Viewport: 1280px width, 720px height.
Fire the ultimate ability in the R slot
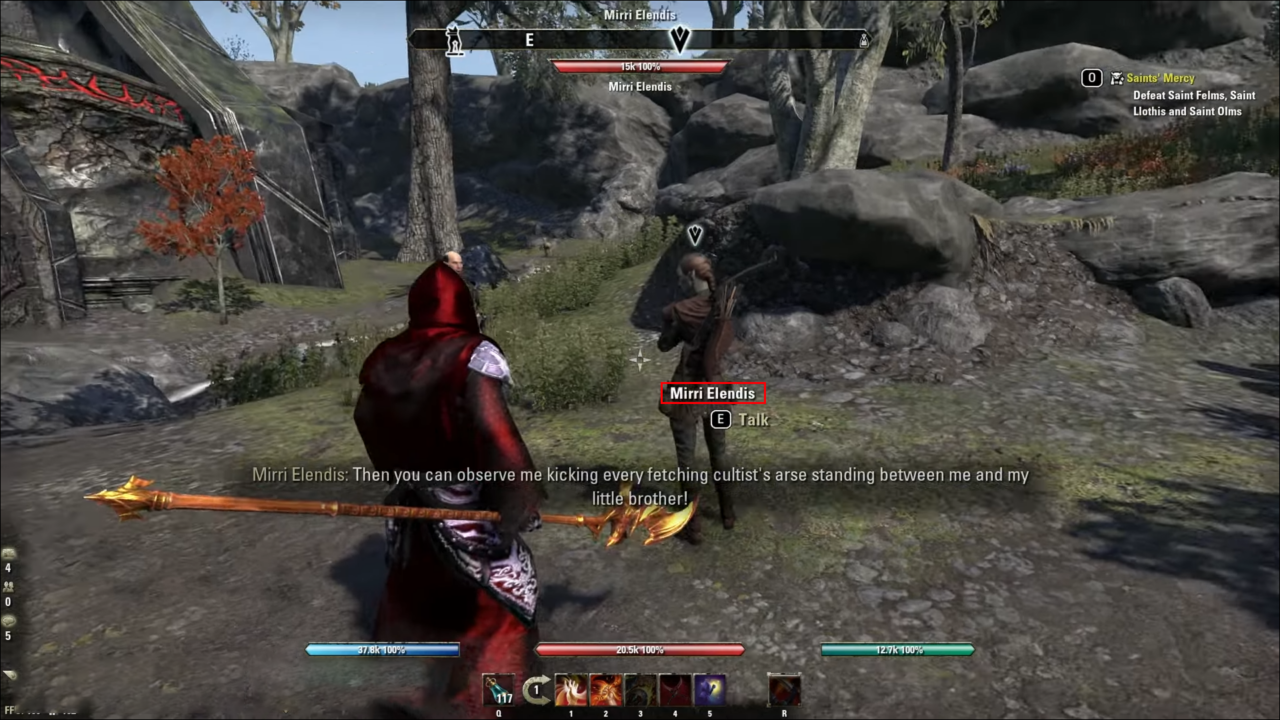pyautogui.click(x=784, y=690)
